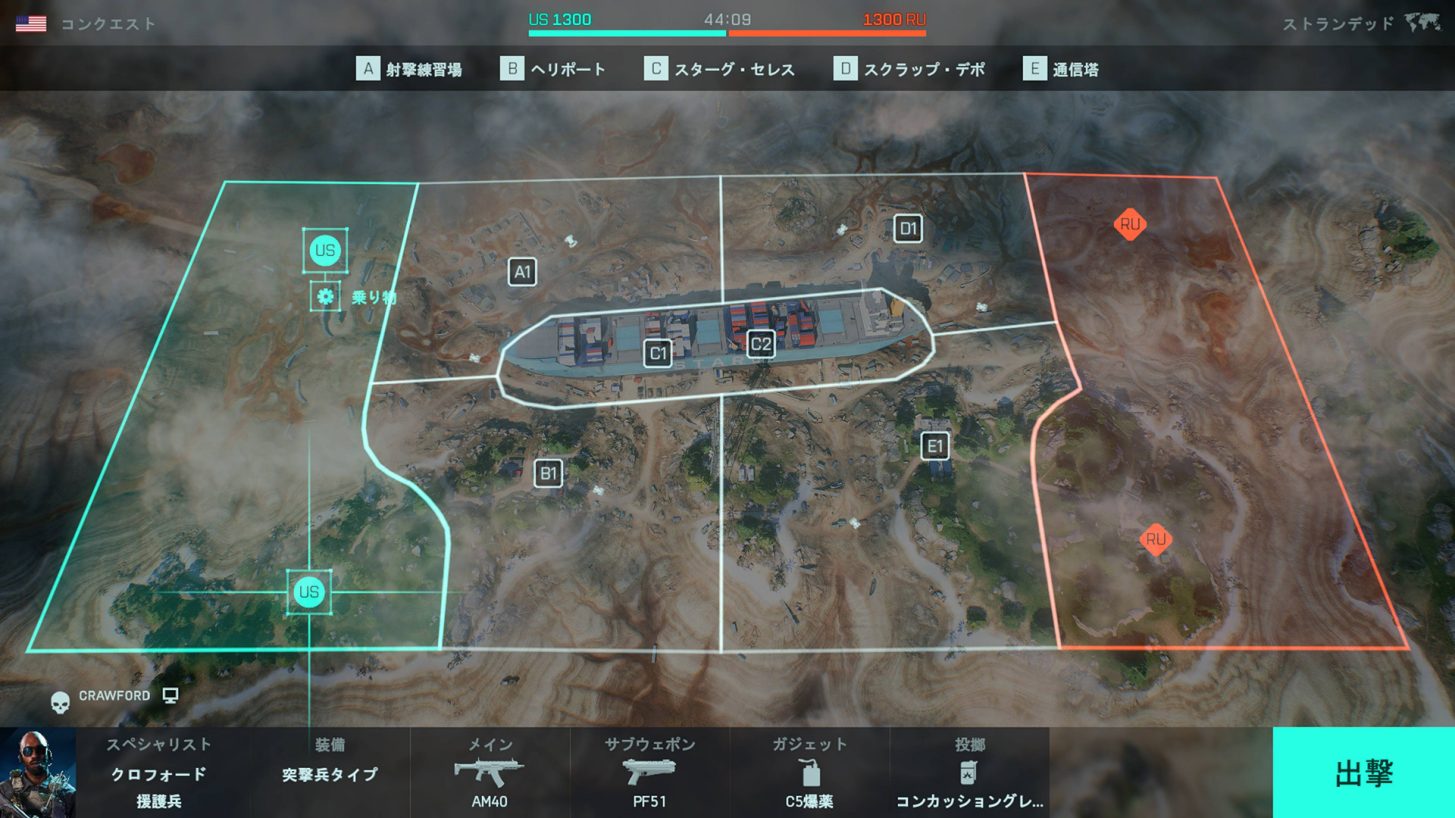1455x818 pixels.
Task: Click the world map icon beside ストランデッド
Action: 1422,23
